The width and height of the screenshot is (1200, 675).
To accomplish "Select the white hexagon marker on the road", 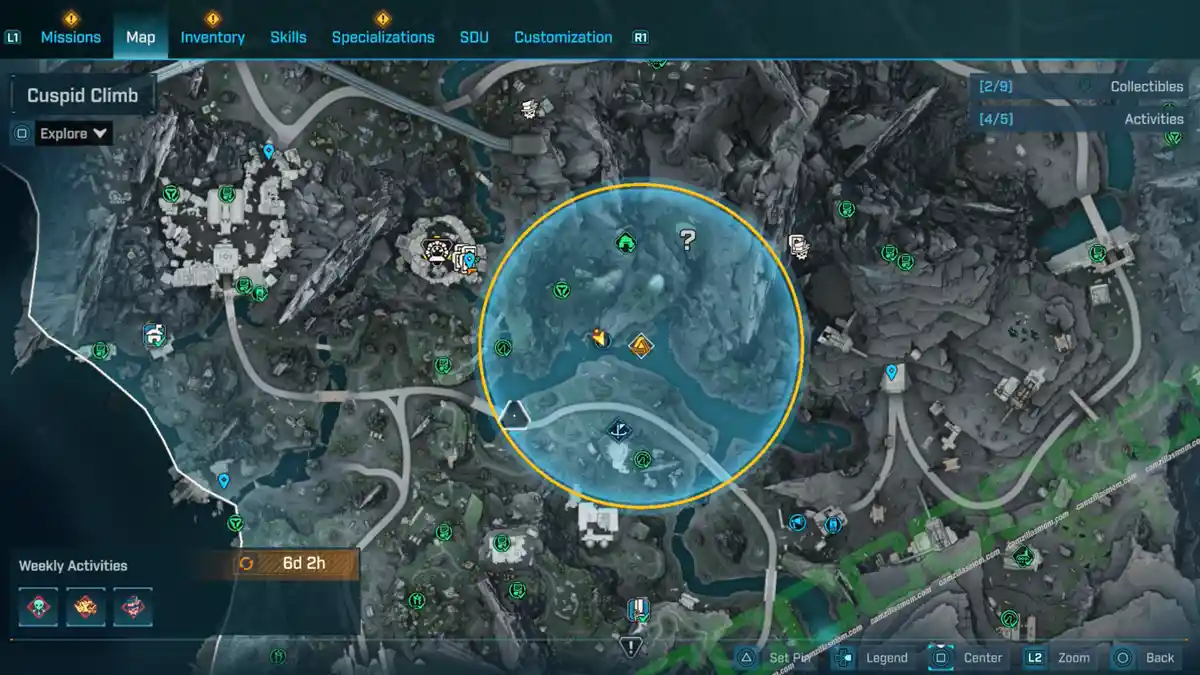I will point(514,413).
